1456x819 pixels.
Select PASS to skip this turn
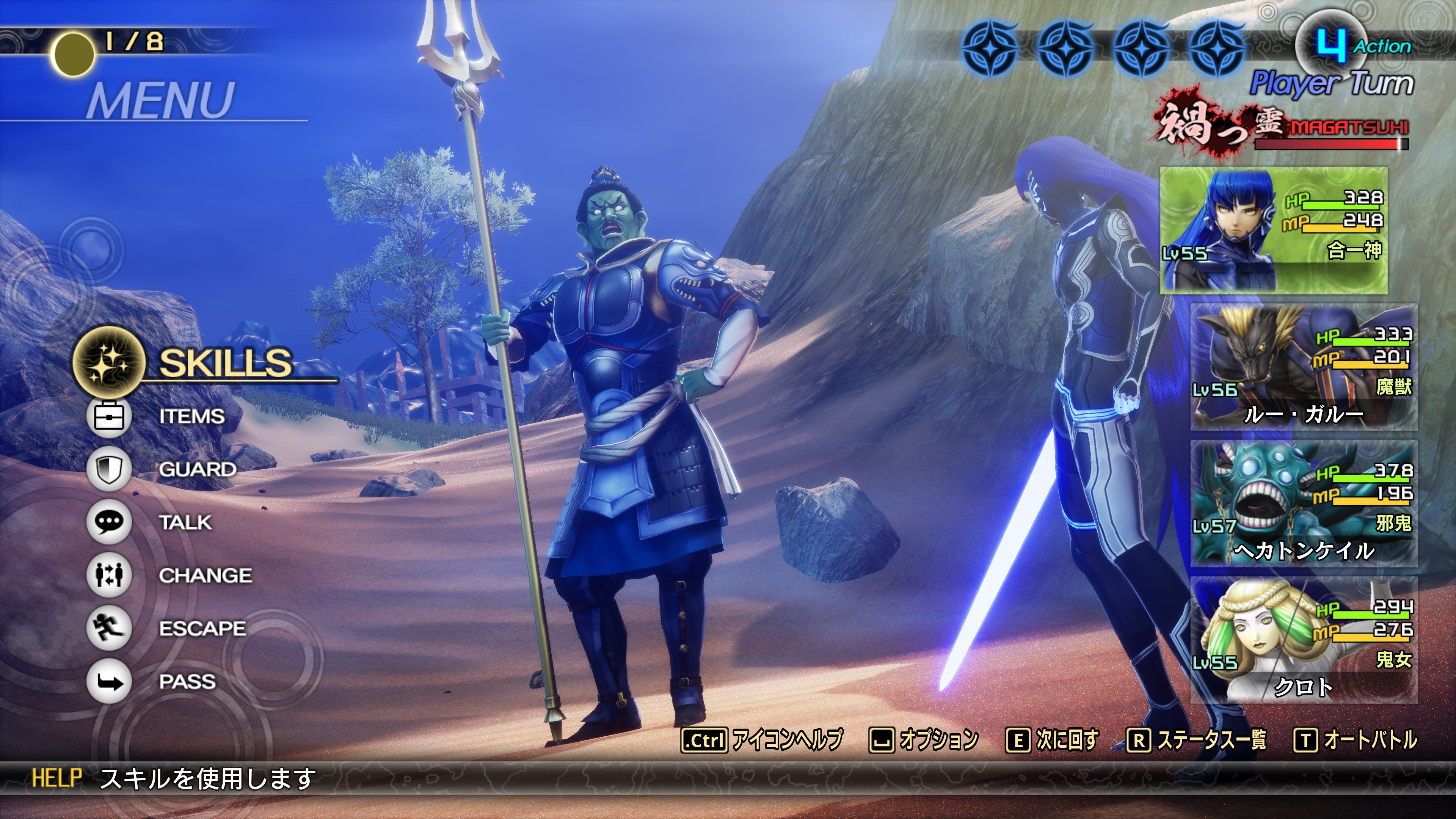tap(187, 682)
